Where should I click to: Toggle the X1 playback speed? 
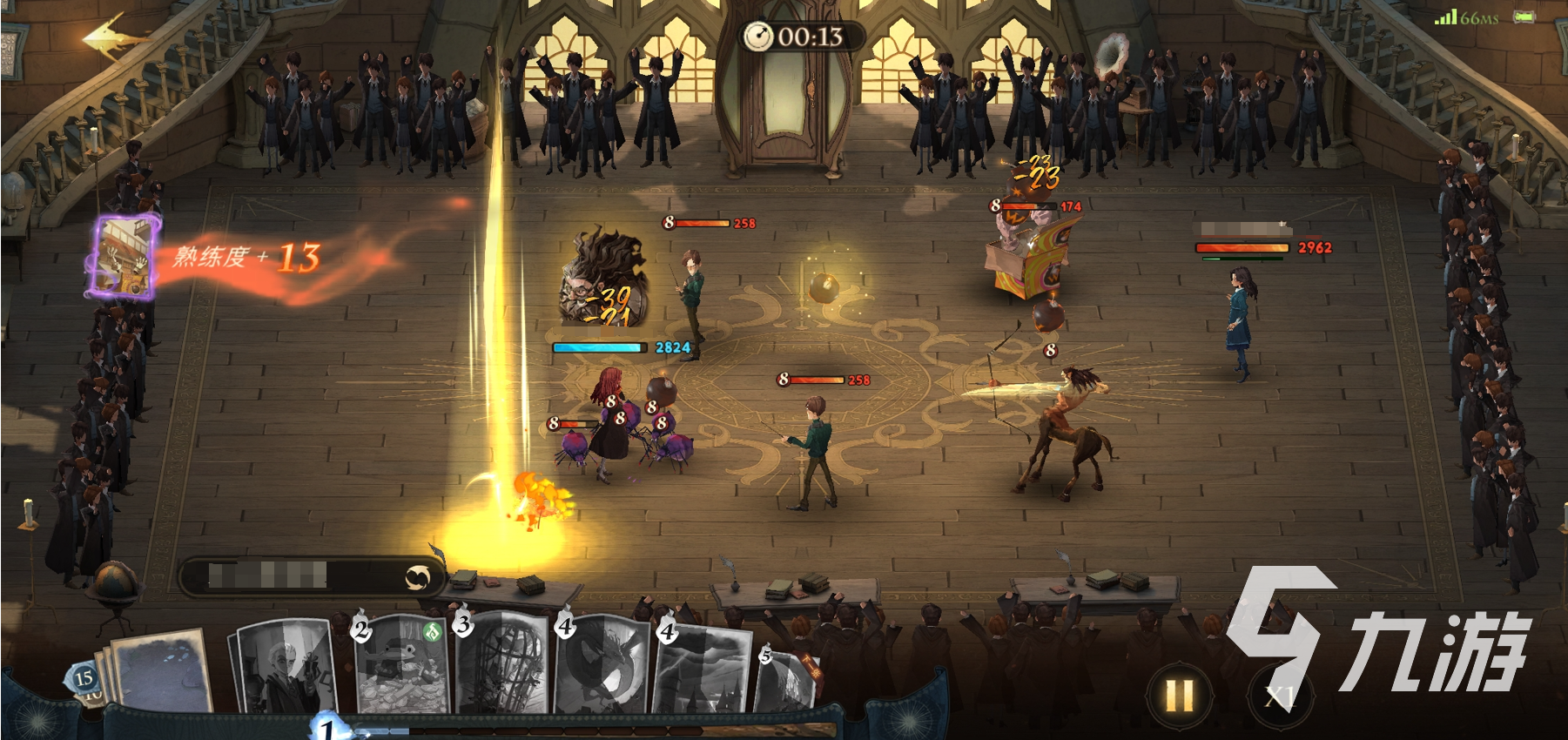tap(1279, 696)
